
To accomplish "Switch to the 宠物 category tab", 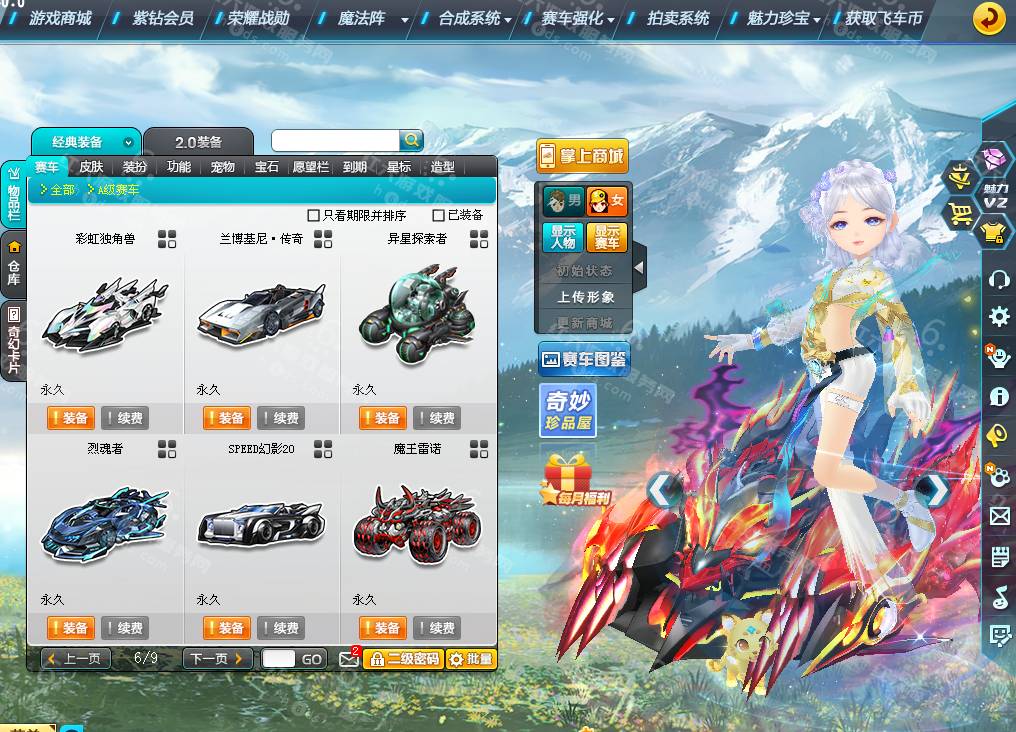I will [222, 167].
